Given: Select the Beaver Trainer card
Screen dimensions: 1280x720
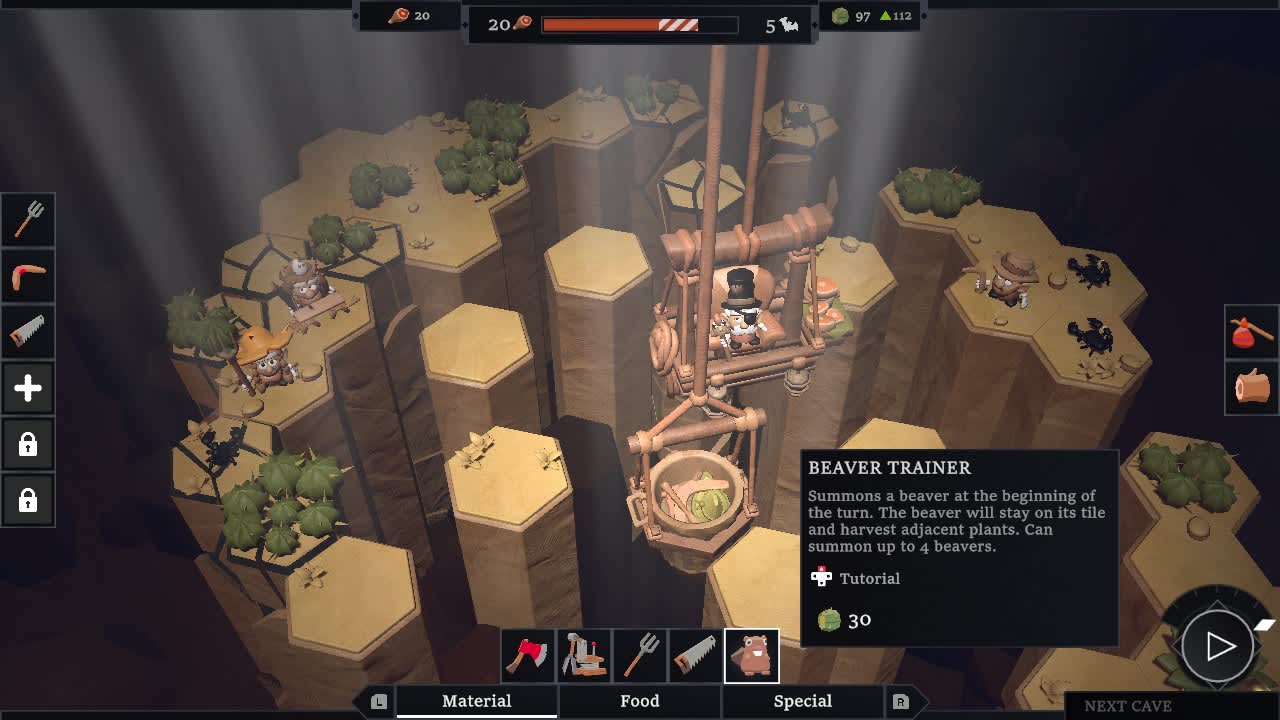Looking at the screenshot, I should (752, 655).
